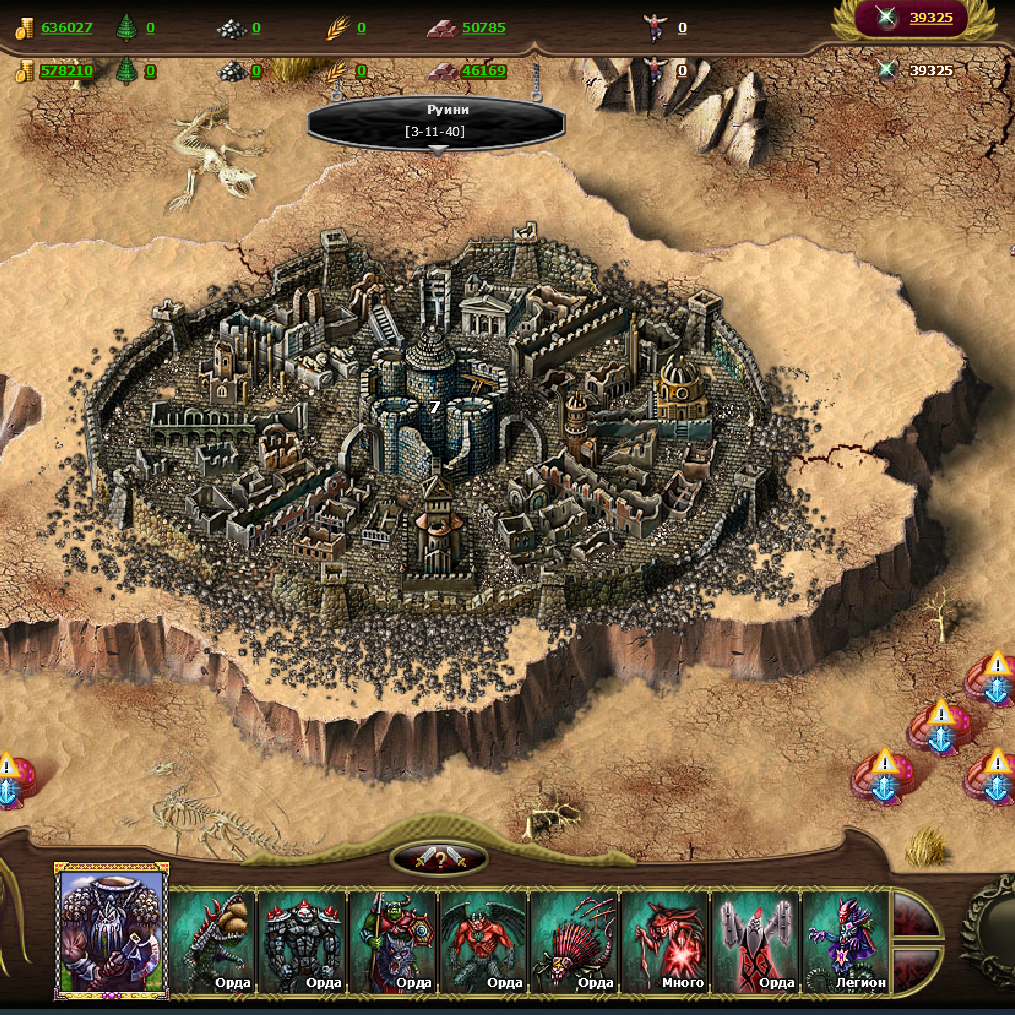Screen dimensions: 1015x1015
Task: Choose the spiny fan-backed spider unit
Action: point(574,942)
